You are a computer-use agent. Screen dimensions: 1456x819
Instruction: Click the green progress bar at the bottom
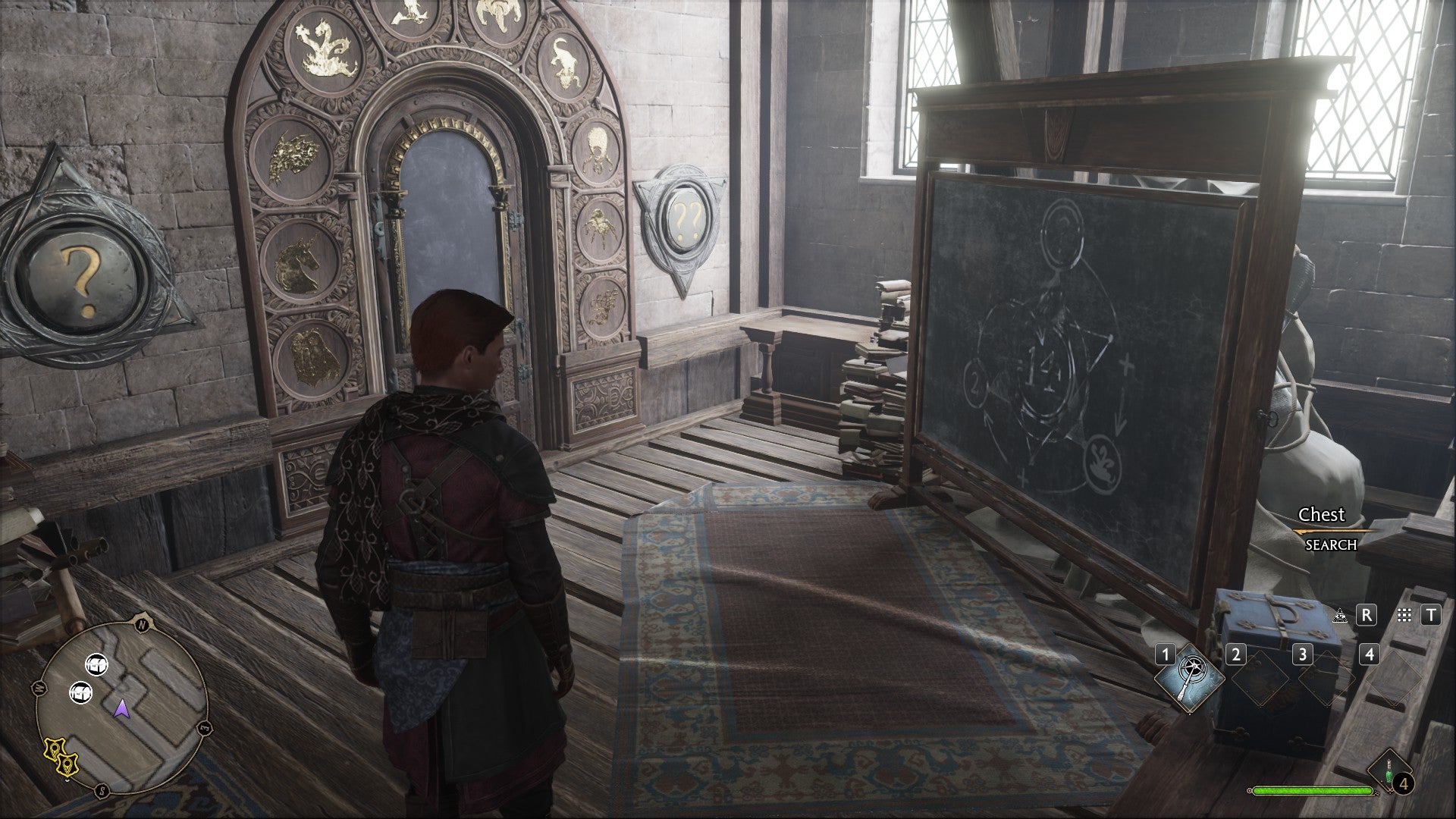click(x=1312, y=790)
